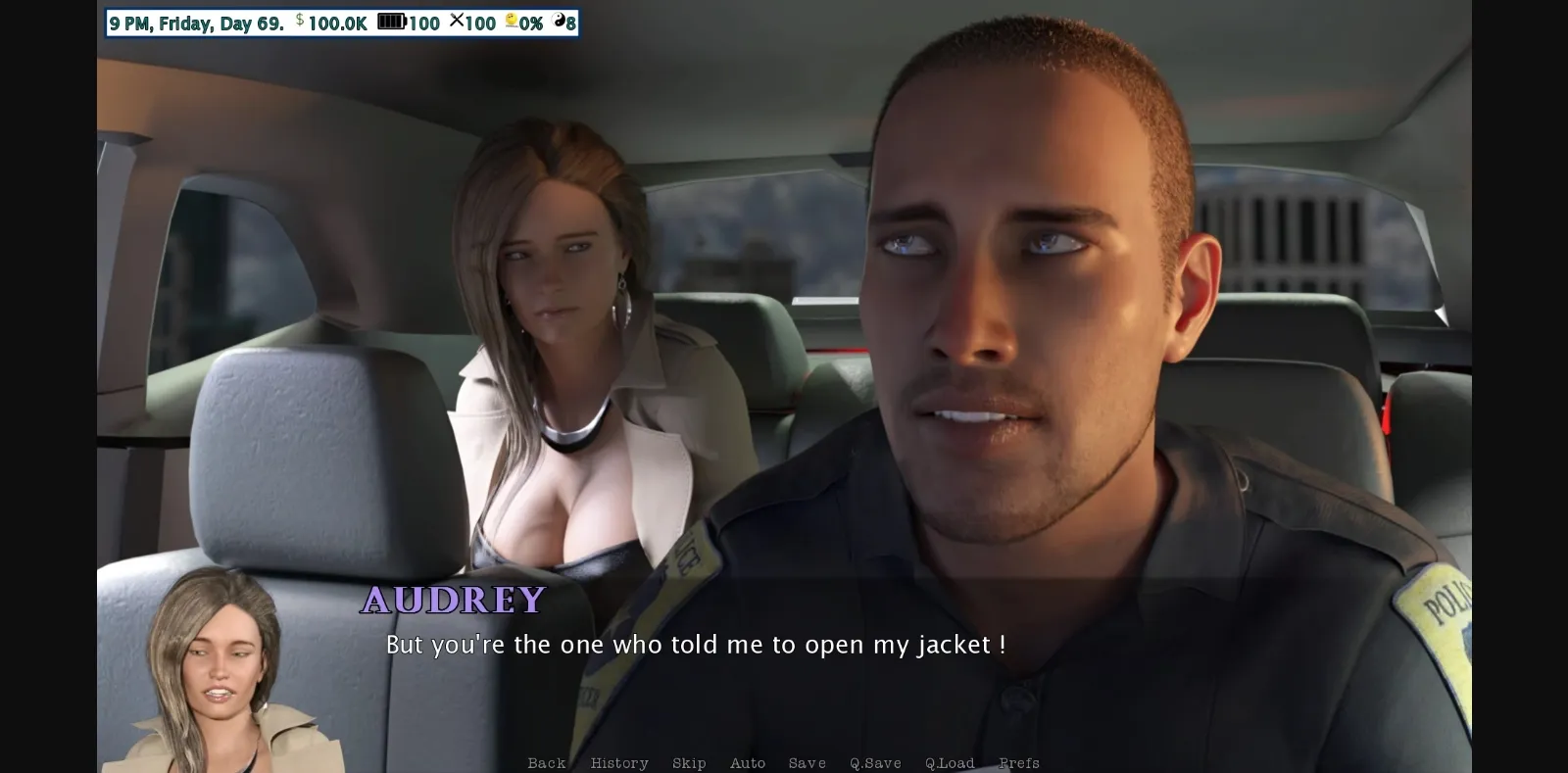Click the crossed utensils hunger icon
This screenshot has width=1568, height=773.
(456, 23)
